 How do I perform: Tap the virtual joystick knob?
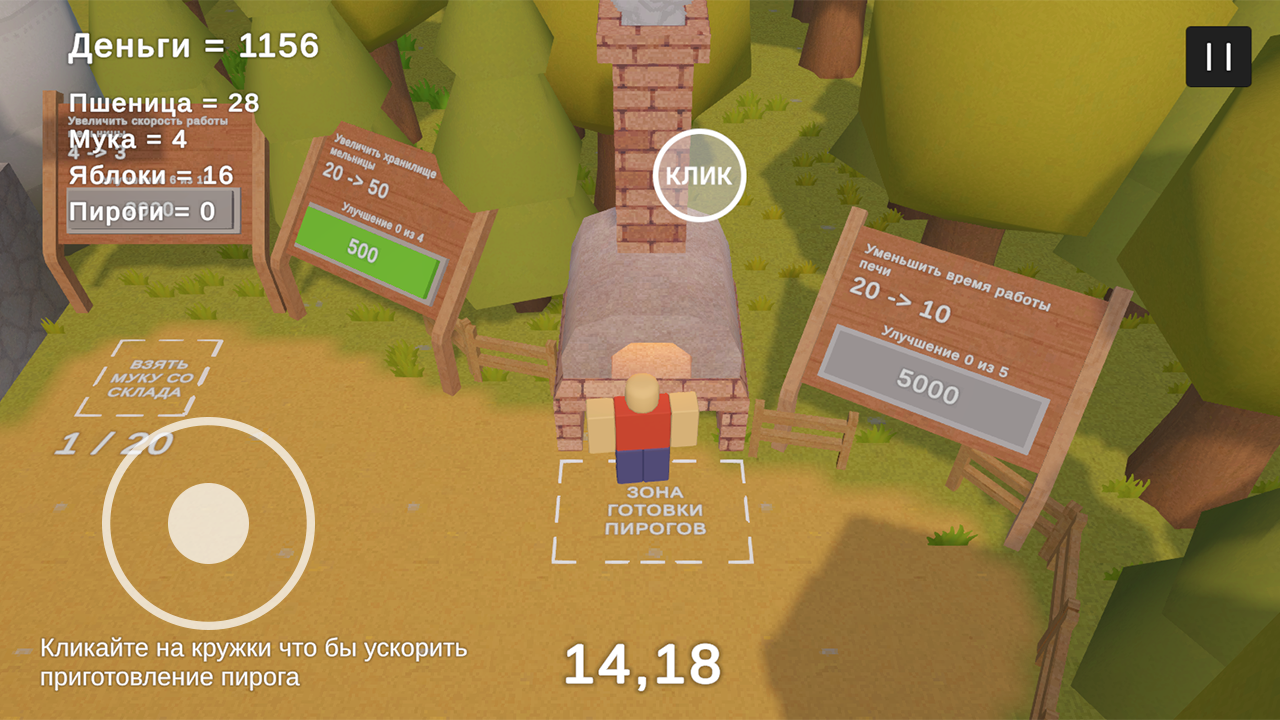click(x=208, y=523)
